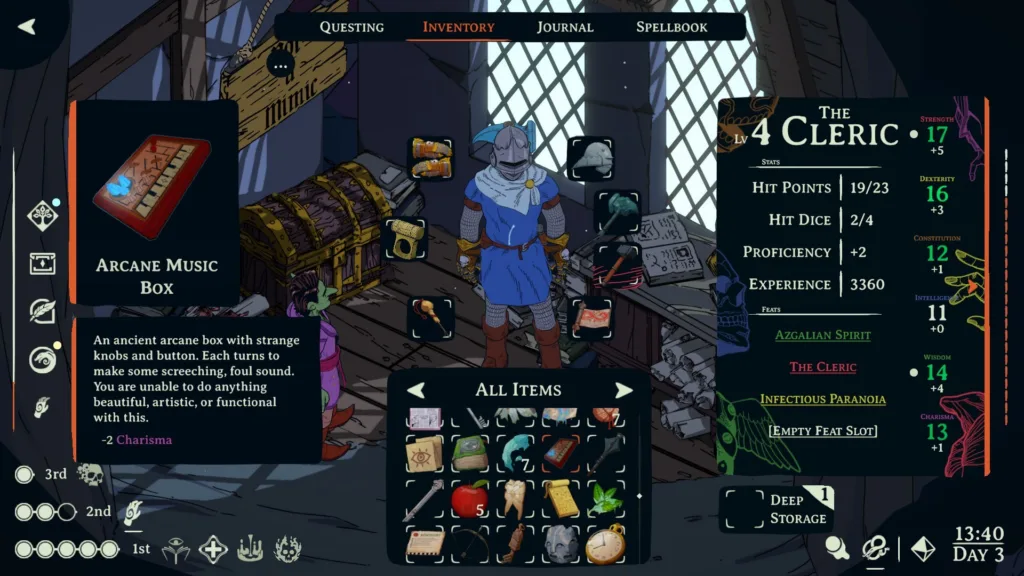
Task: Open the Infectious Paranoia feat
Action: (822, 399)
